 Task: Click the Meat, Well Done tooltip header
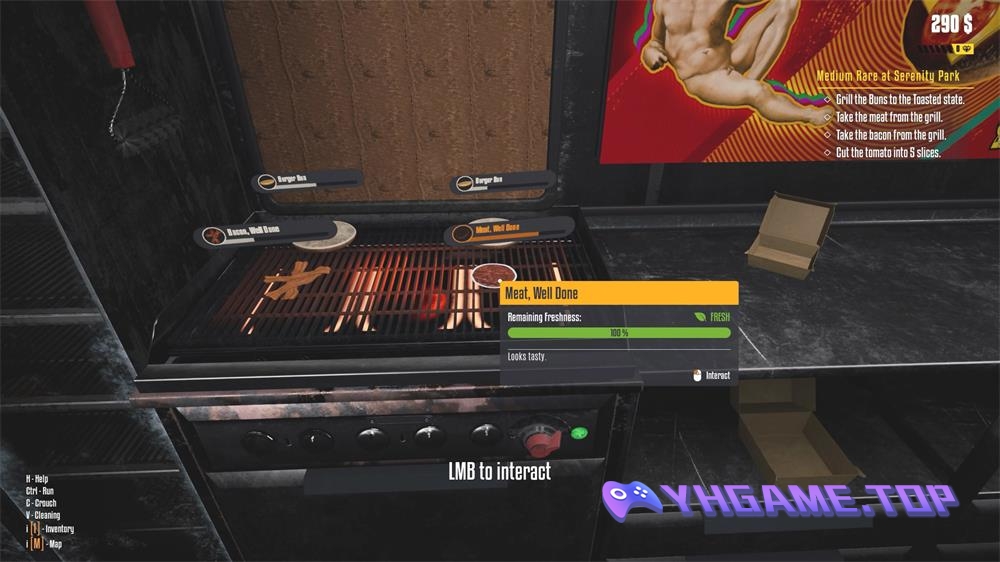click(x=619, y=293)
